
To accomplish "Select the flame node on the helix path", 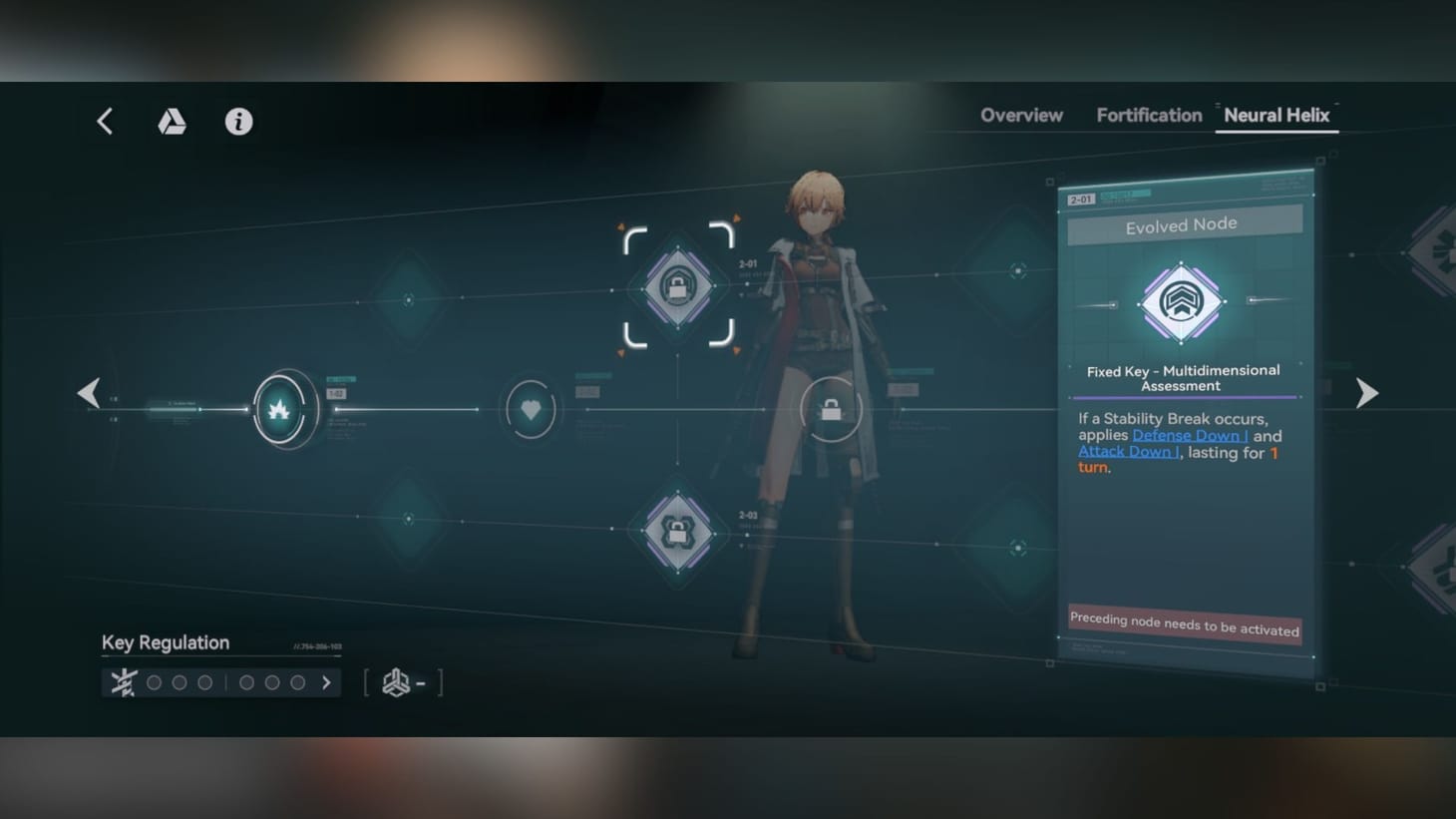I will [282, 409].
